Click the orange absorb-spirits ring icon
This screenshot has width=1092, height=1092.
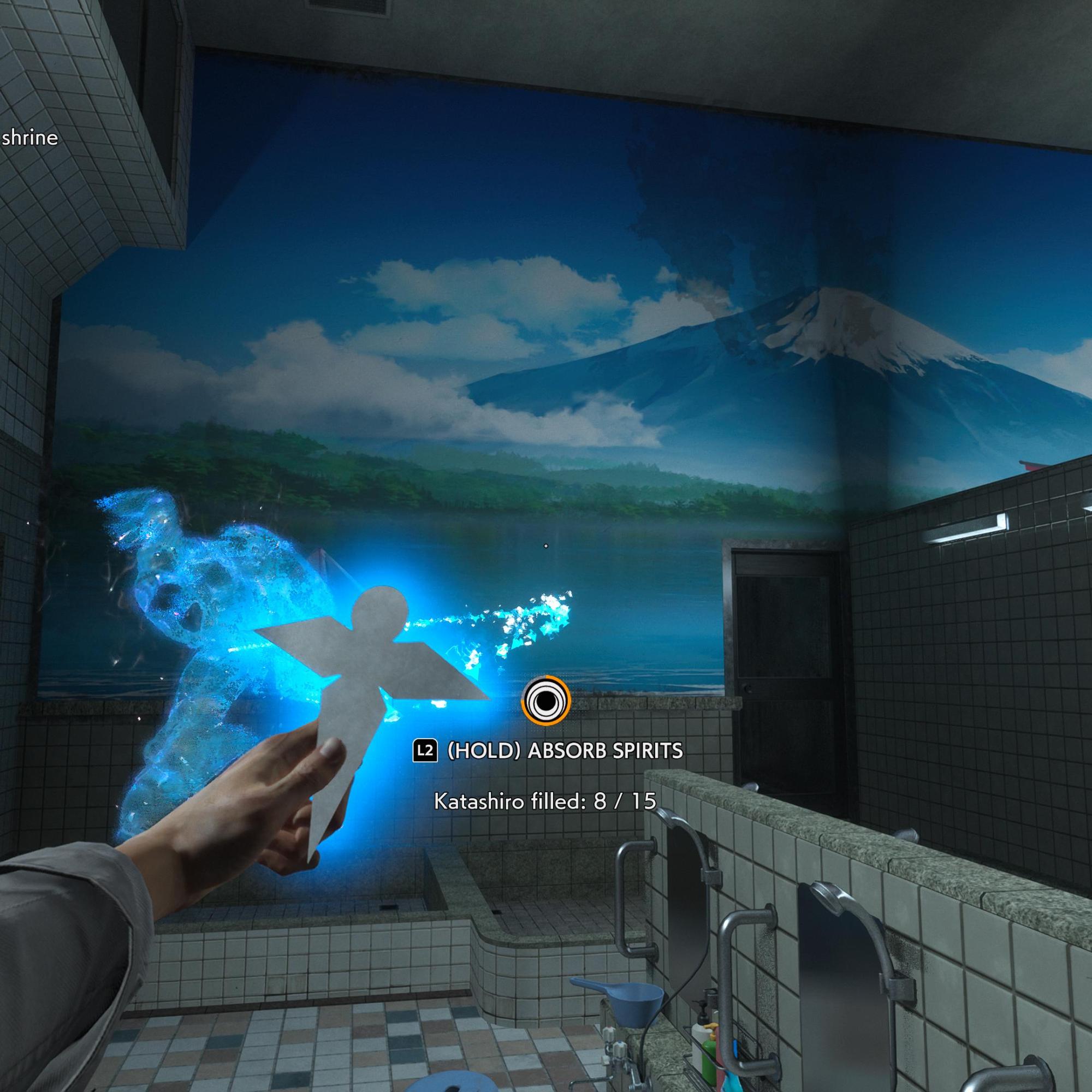545,702
